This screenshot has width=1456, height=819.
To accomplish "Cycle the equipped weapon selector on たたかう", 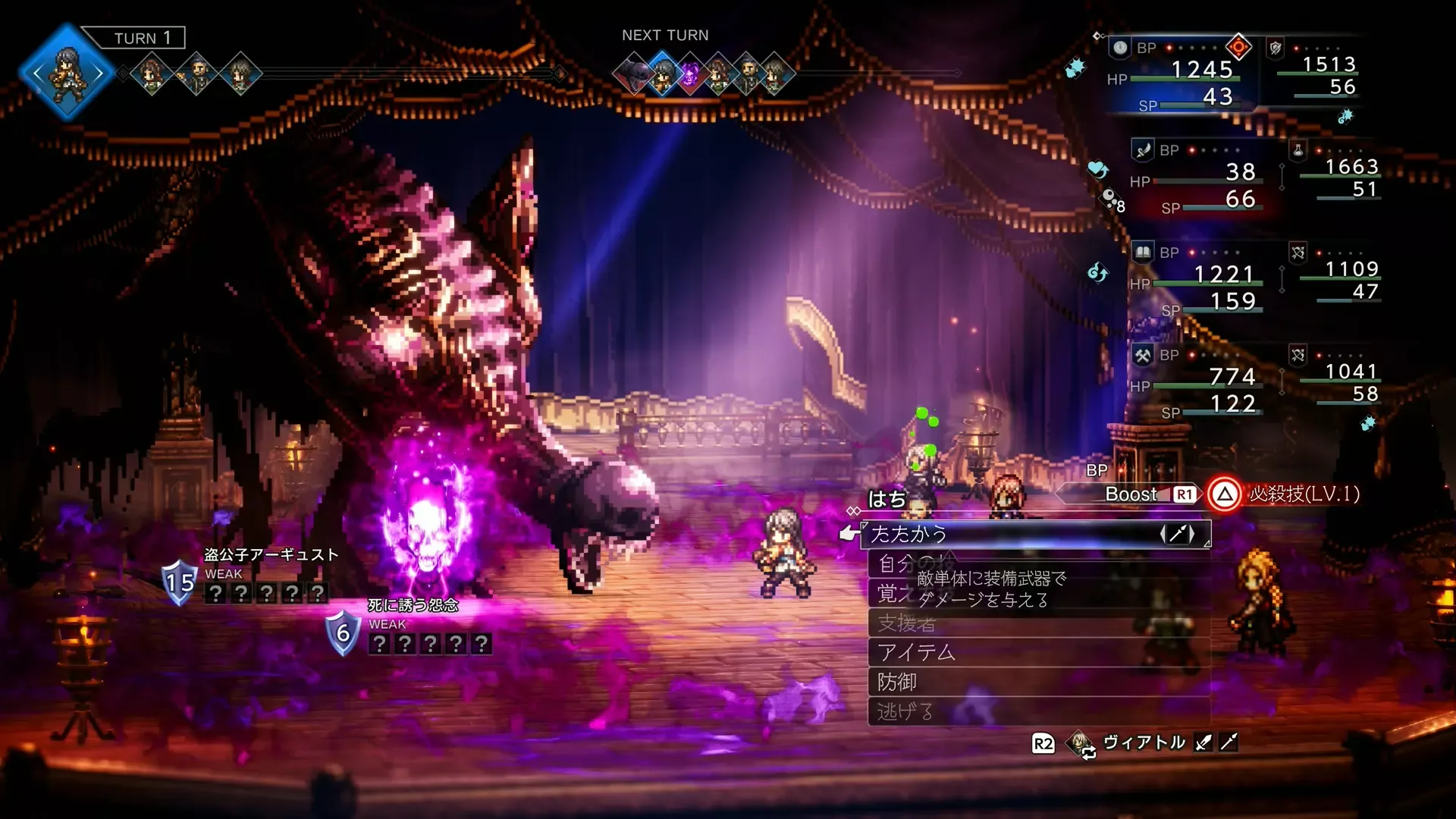I will tap(1177, 534).
